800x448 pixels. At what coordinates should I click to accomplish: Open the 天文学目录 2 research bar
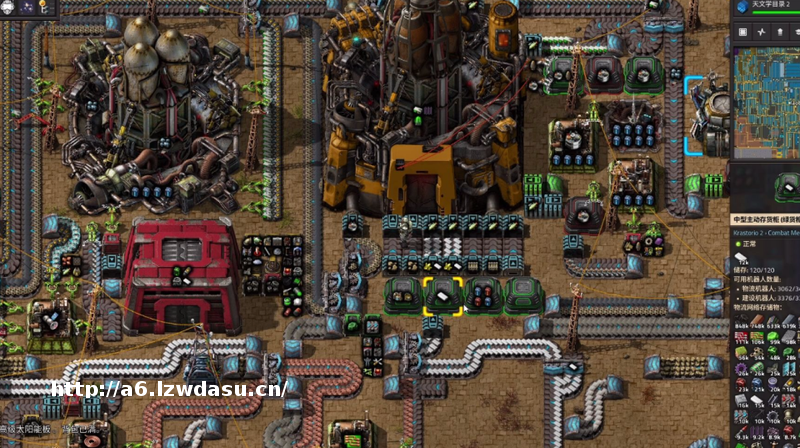tap(775, 8)
